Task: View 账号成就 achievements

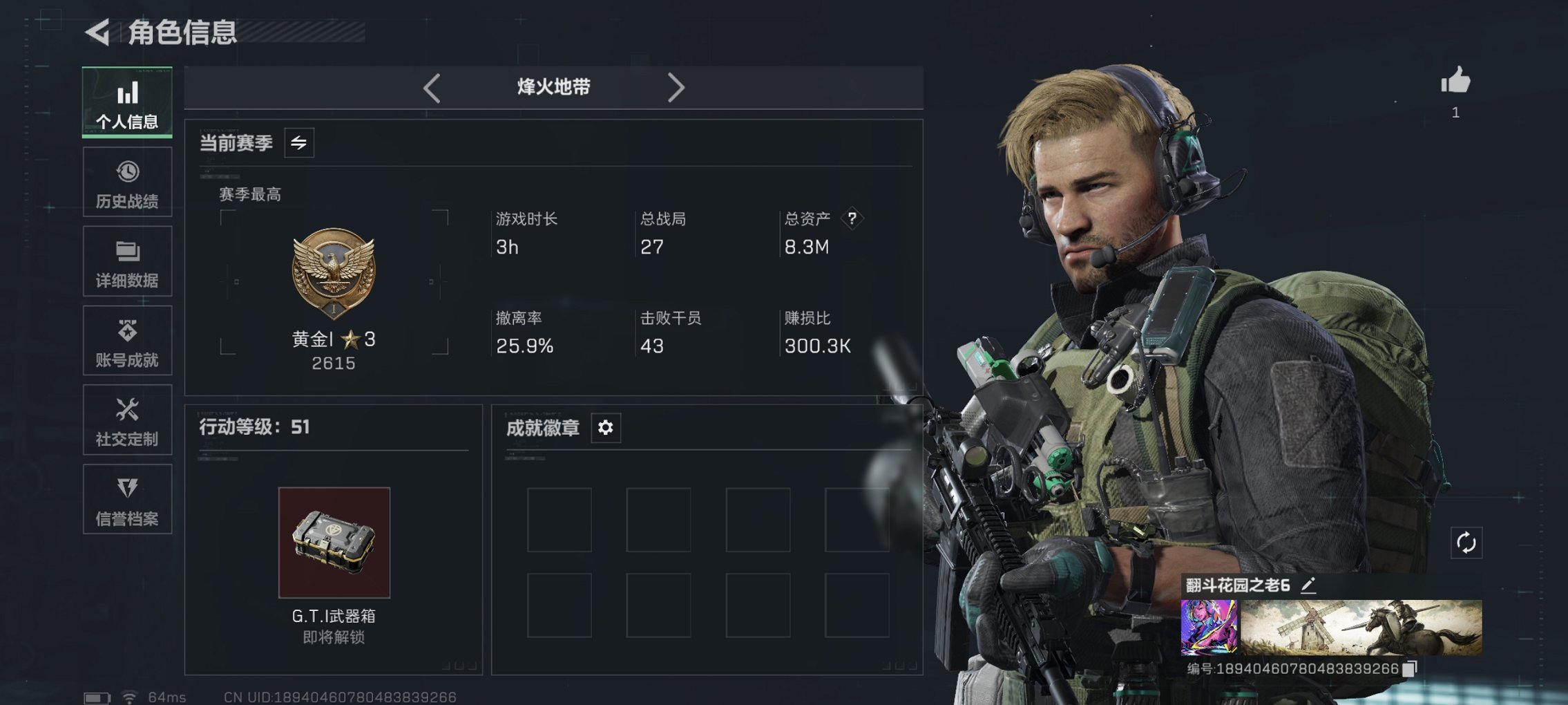Action: [x=127, y=340]
